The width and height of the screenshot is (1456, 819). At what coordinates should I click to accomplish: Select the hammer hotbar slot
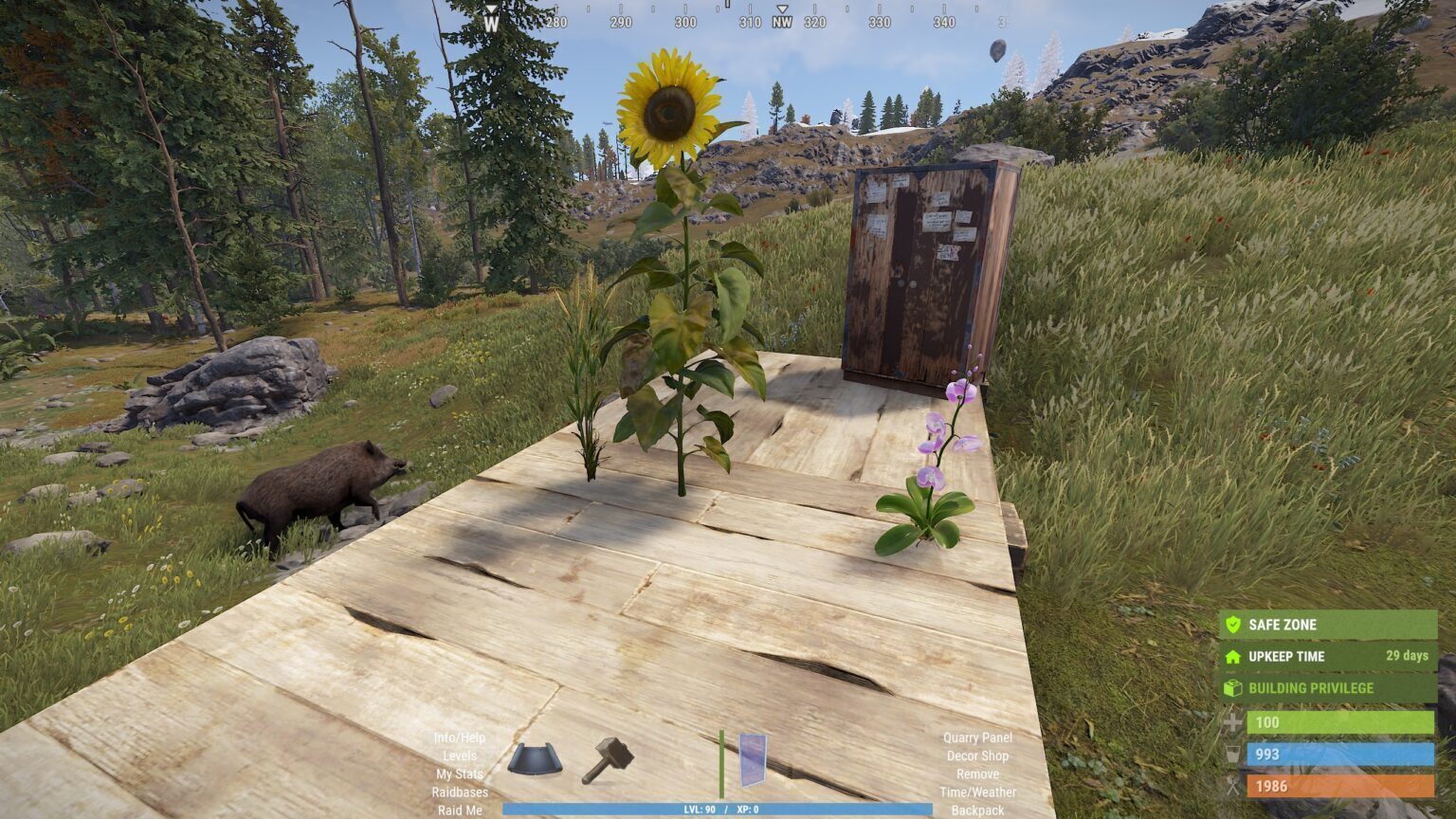pyautogui.click(x=607, y=759)
